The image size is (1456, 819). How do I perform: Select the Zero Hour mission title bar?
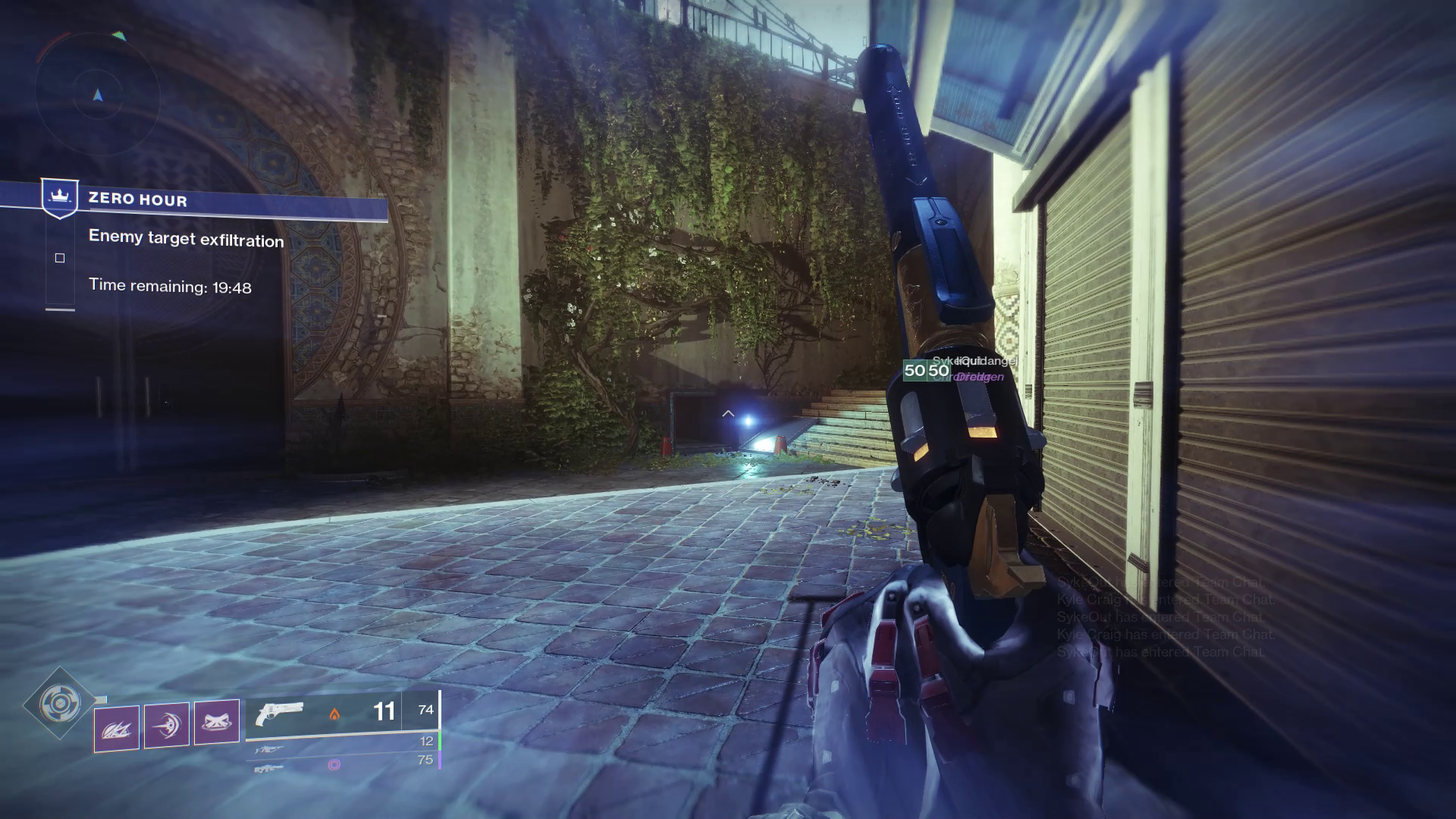click(x=136, y=200)
